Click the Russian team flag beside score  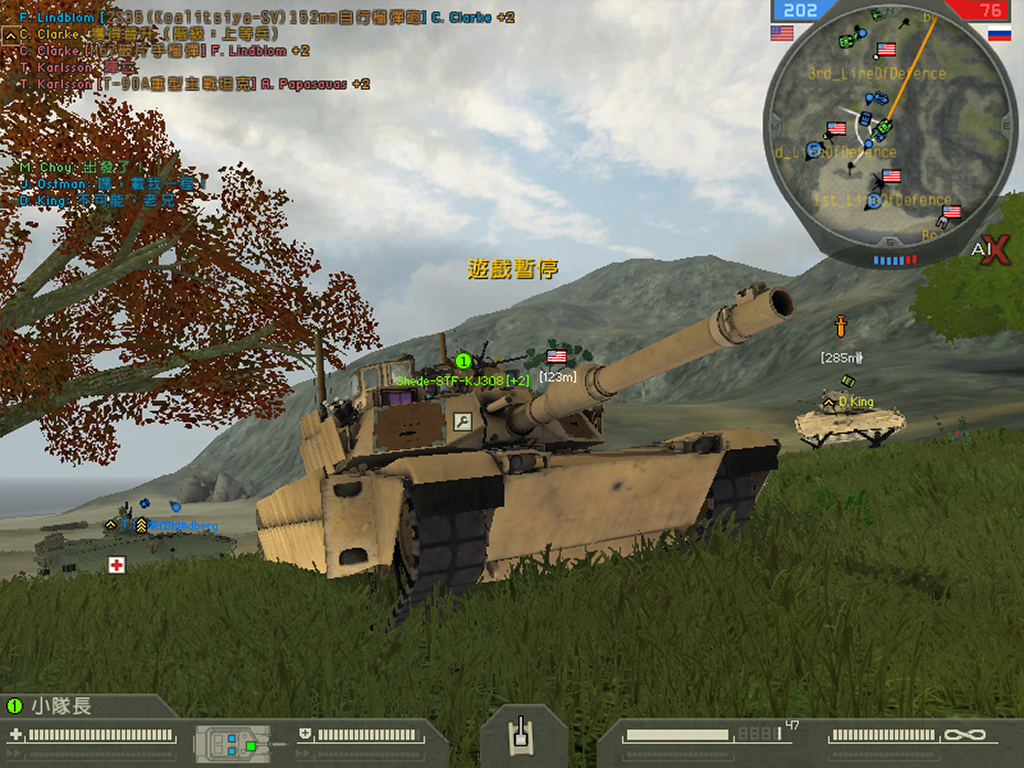point(999,33)
